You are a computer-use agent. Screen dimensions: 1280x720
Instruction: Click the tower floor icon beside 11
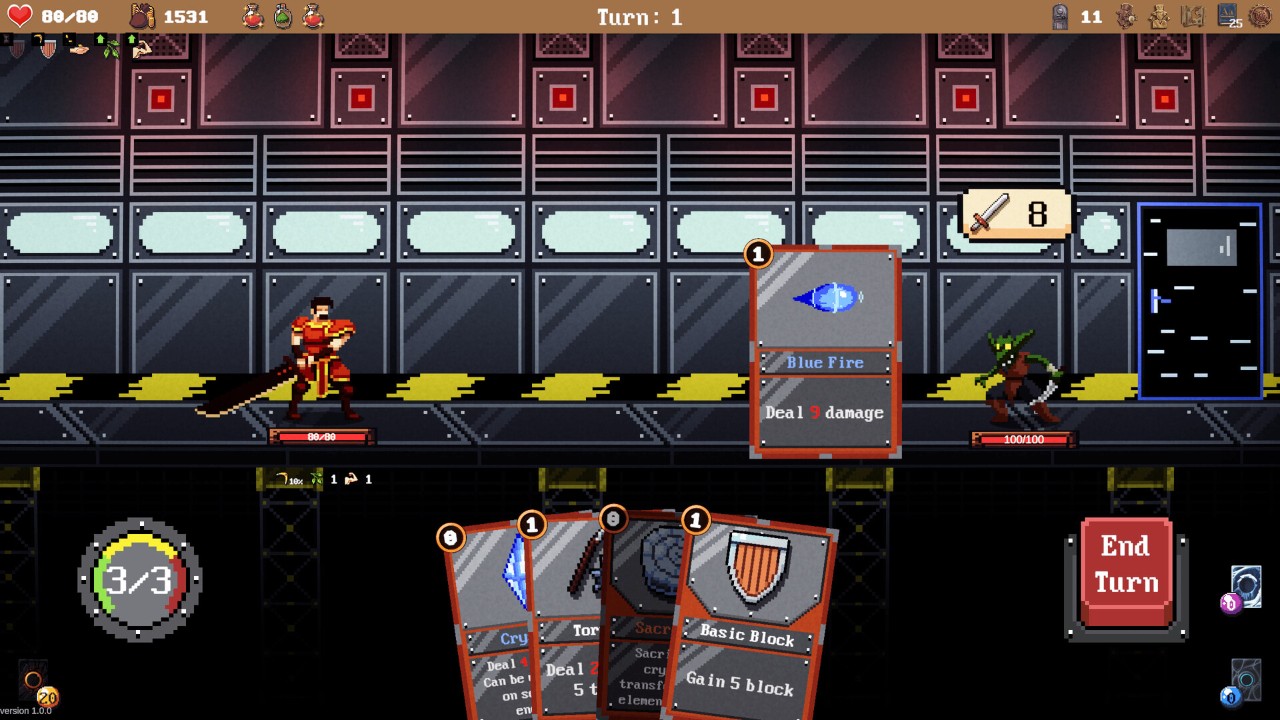(x=1060, y=16)
